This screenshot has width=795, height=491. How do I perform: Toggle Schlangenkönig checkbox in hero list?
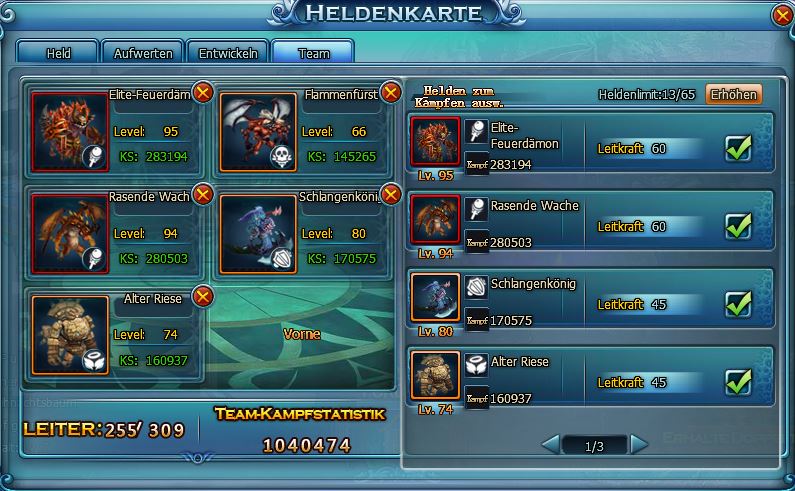(738, 303)
